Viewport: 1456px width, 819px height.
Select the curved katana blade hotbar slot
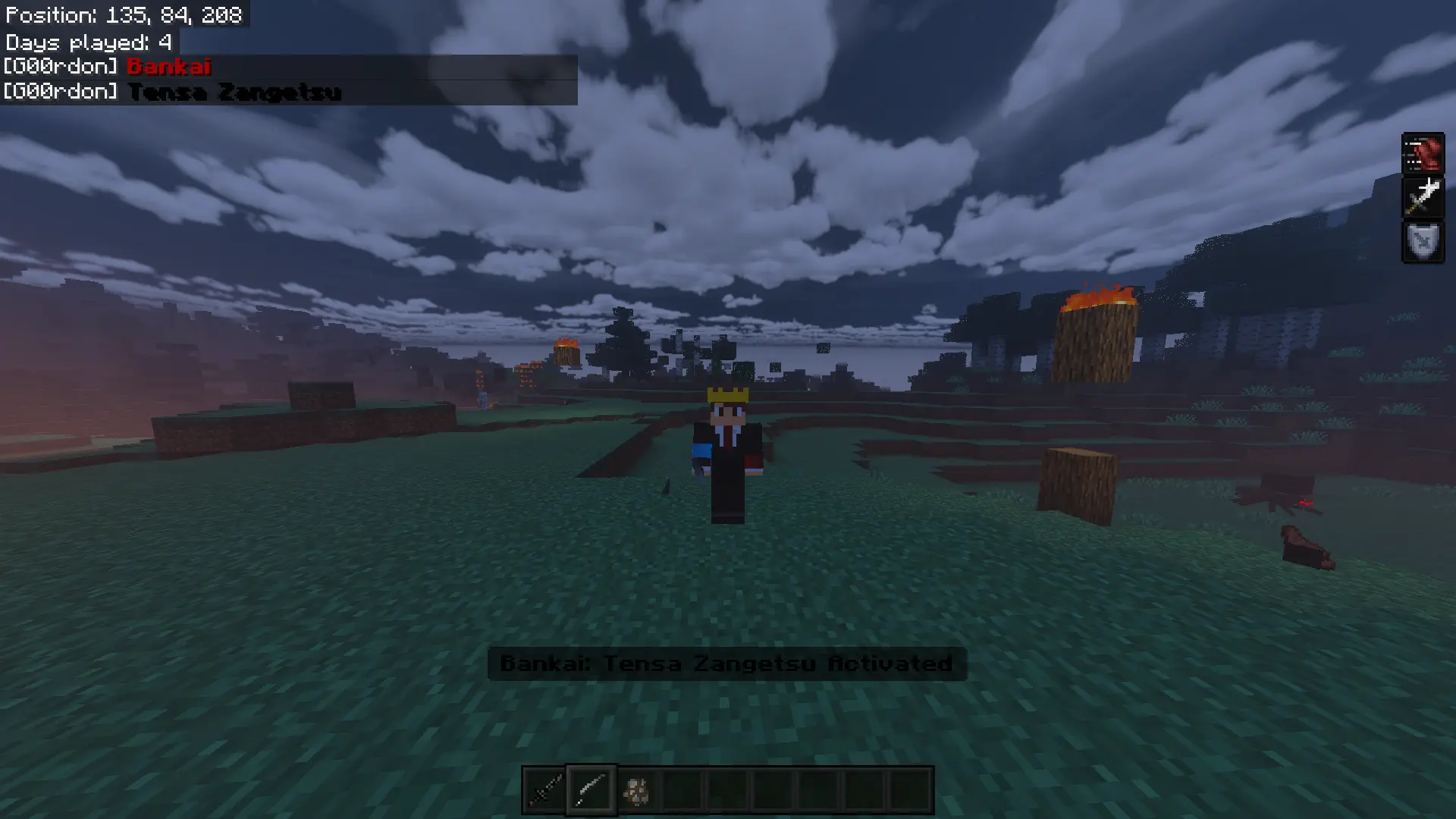(x=591, y=791)
